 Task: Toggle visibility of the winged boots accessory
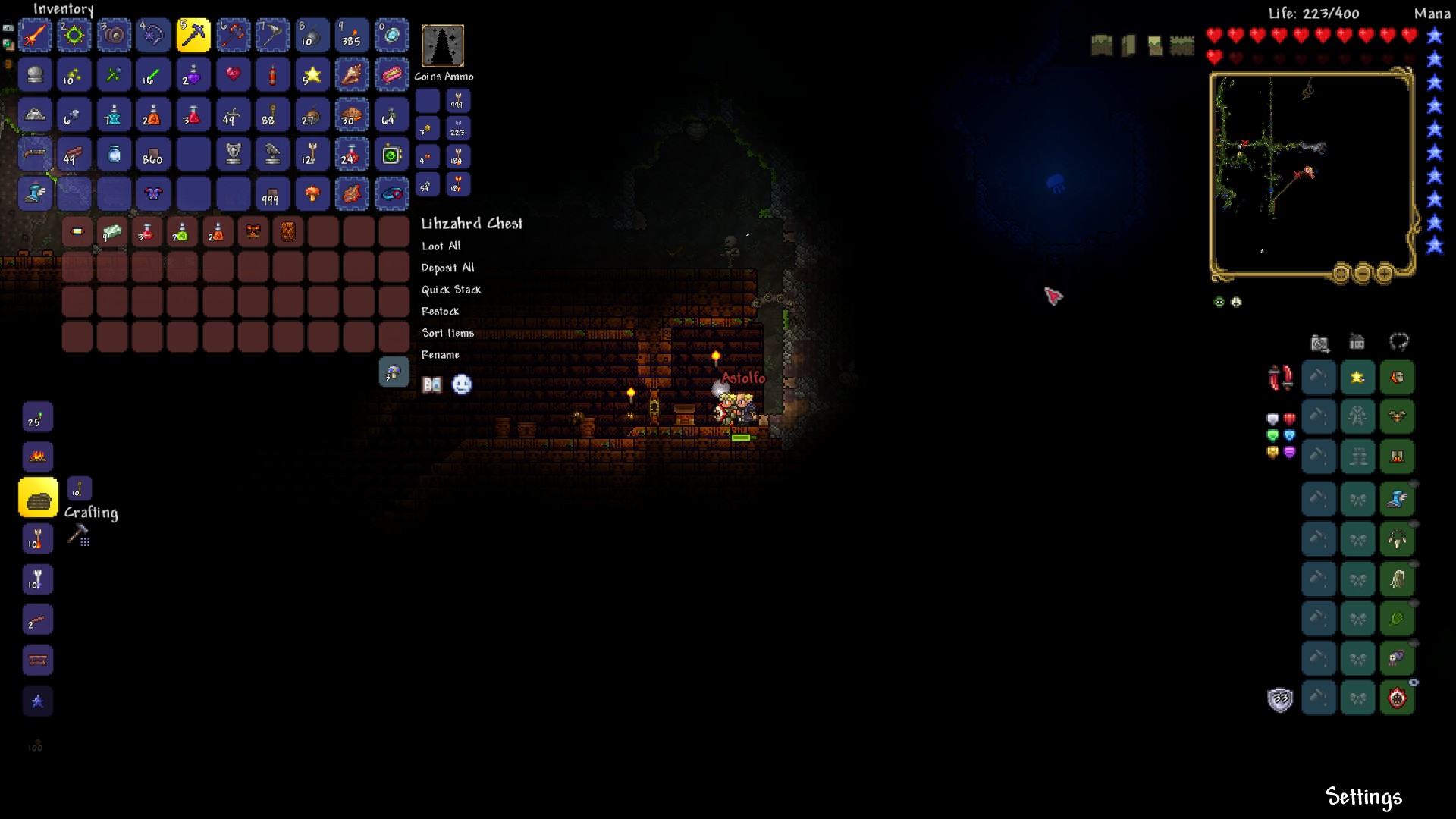coord(1415,482)
